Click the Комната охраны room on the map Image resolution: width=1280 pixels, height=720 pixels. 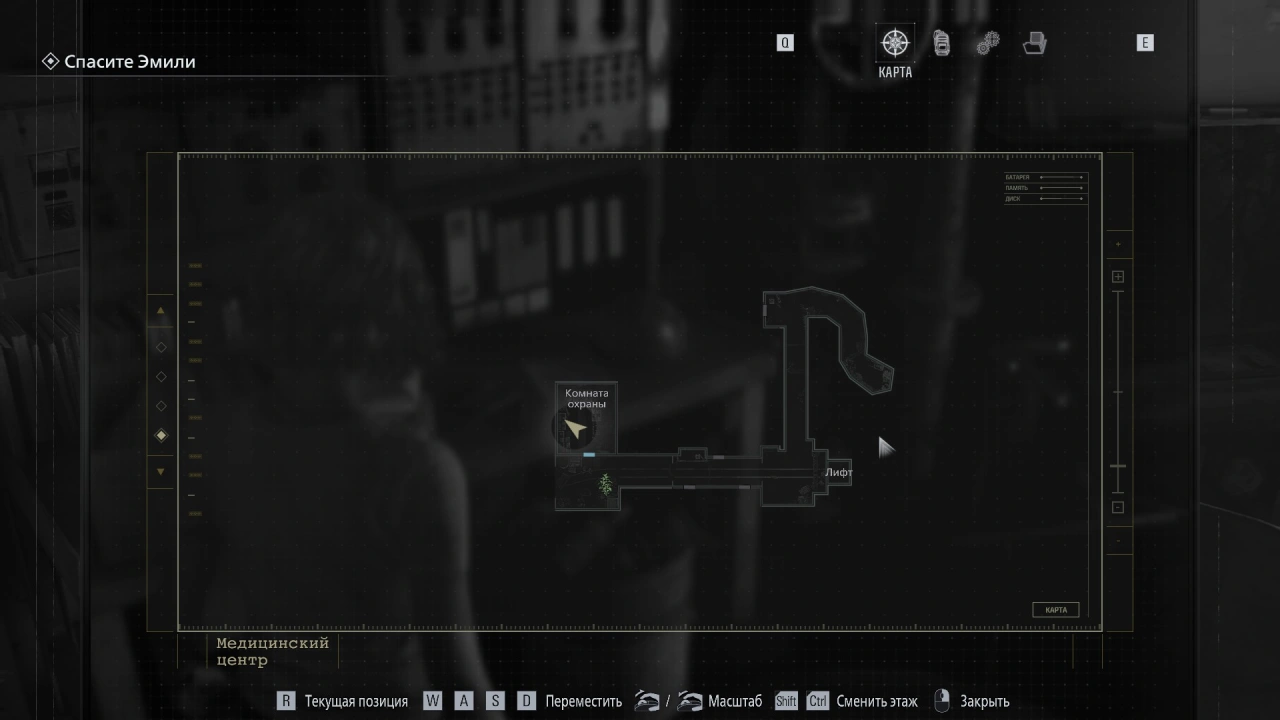tap(586, 398)
